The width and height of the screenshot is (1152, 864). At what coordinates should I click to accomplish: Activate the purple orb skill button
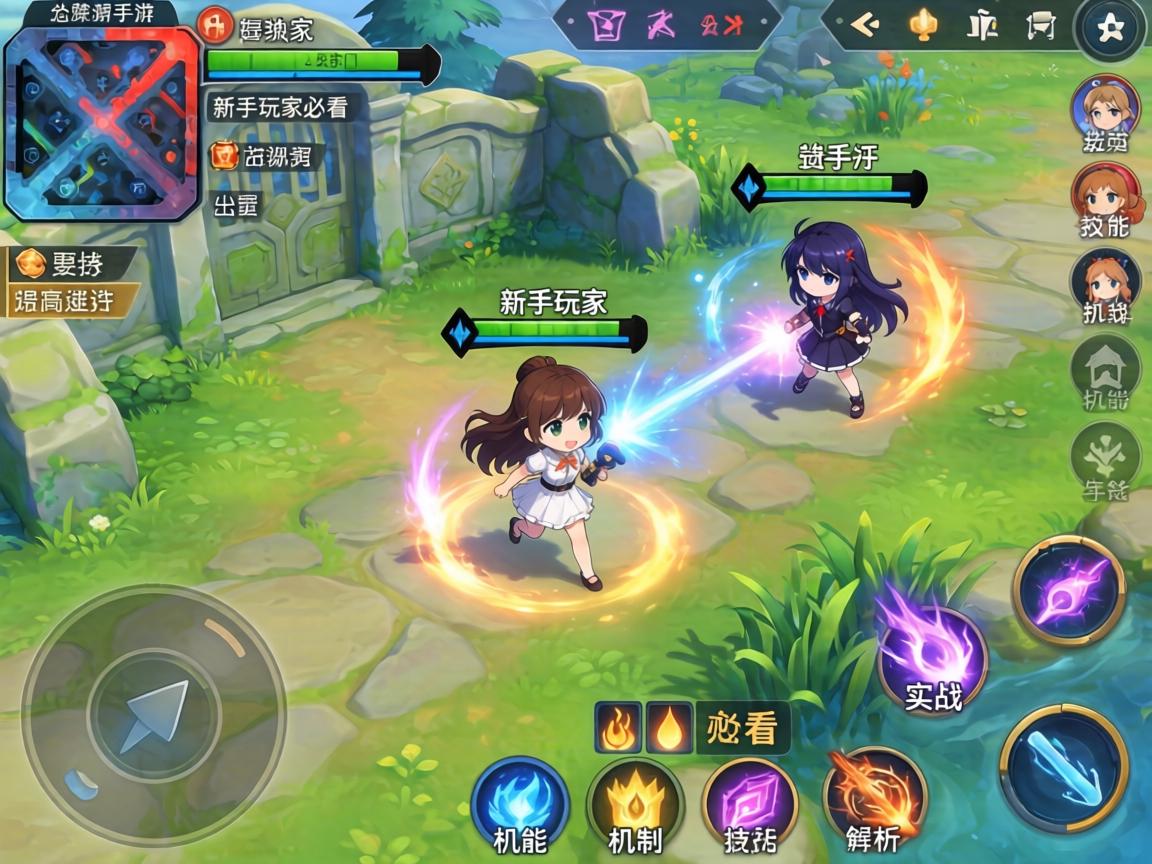point(1069,589)
